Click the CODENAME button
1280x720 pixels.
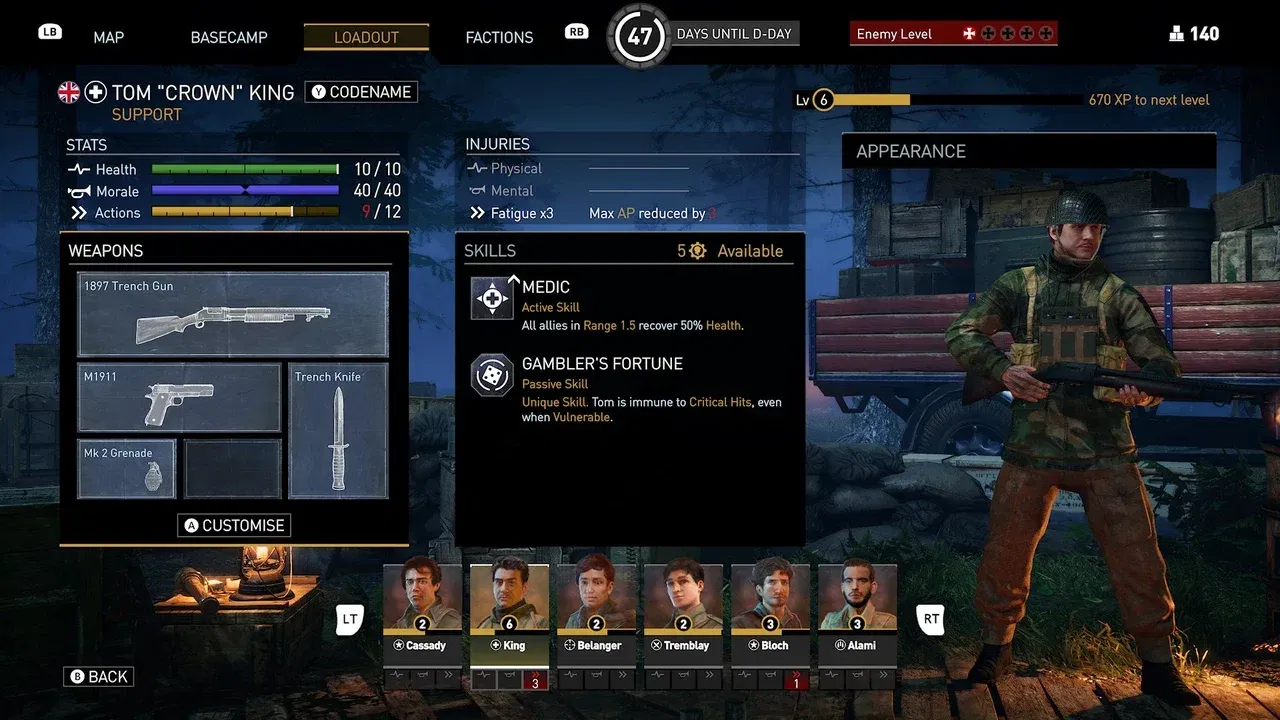click(361, 91)
